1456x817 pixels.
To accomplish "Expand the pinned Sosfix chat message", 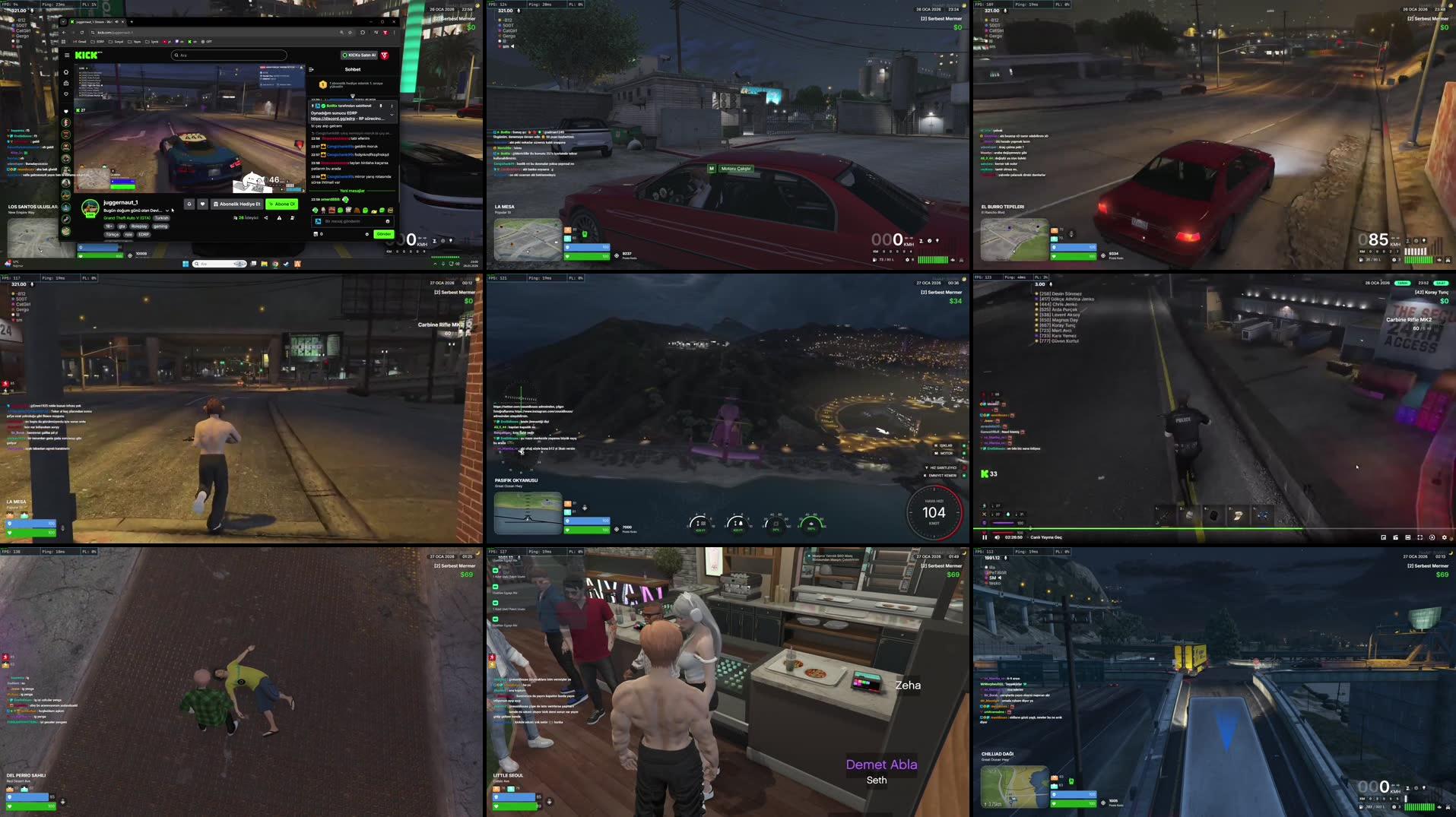I will coord(392,114).
